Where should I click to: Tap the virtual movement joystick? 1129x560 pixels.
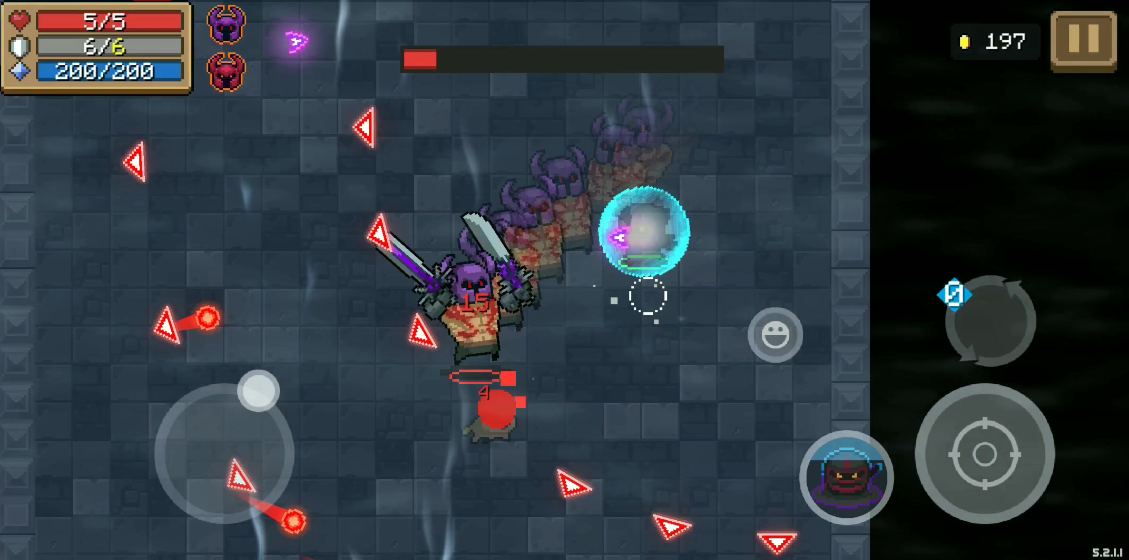pyautogui.click(x=224, y=453)
